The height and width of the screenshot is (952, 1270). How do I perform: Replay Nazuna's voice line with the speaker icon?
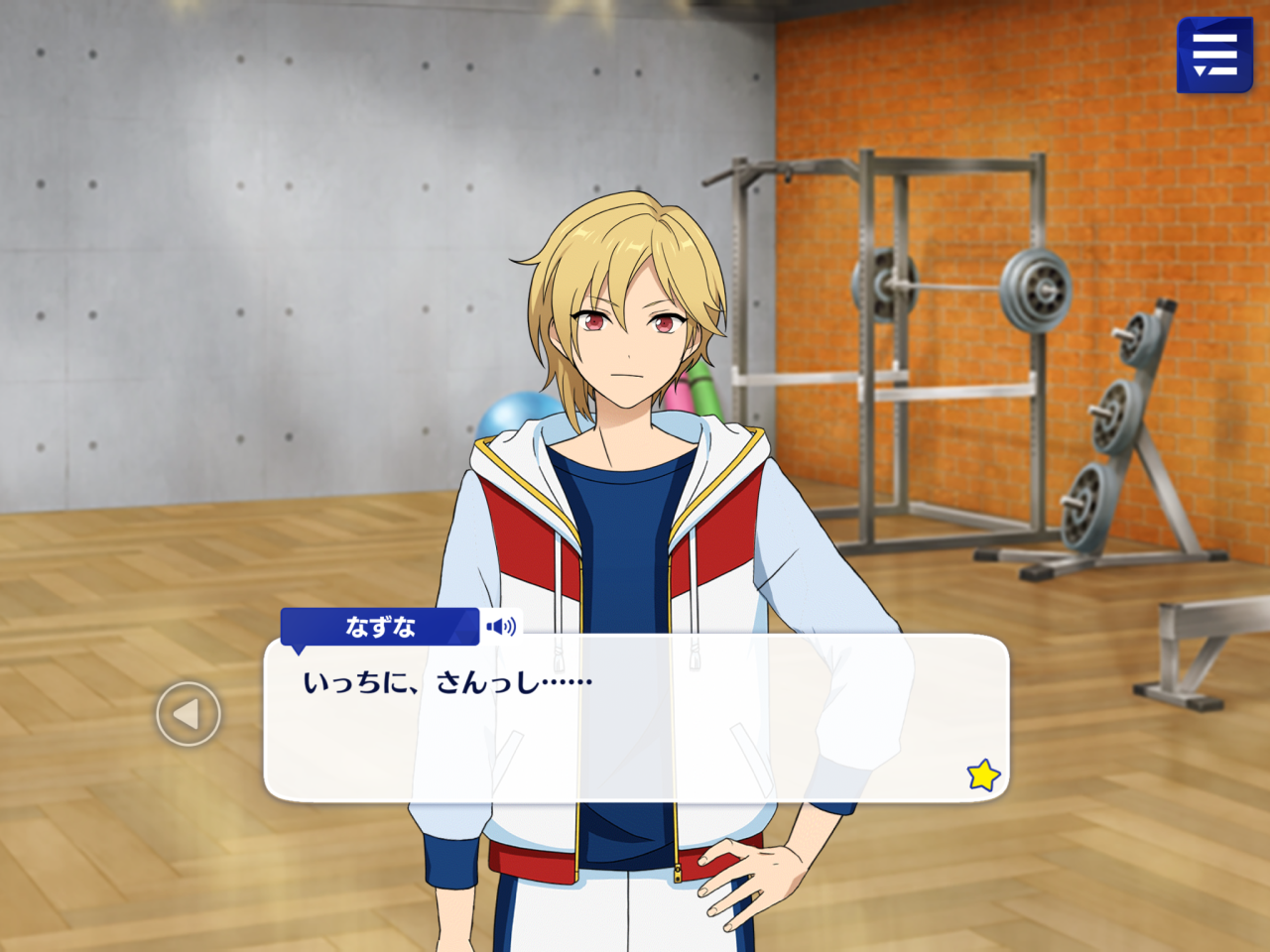coord(501,627)
